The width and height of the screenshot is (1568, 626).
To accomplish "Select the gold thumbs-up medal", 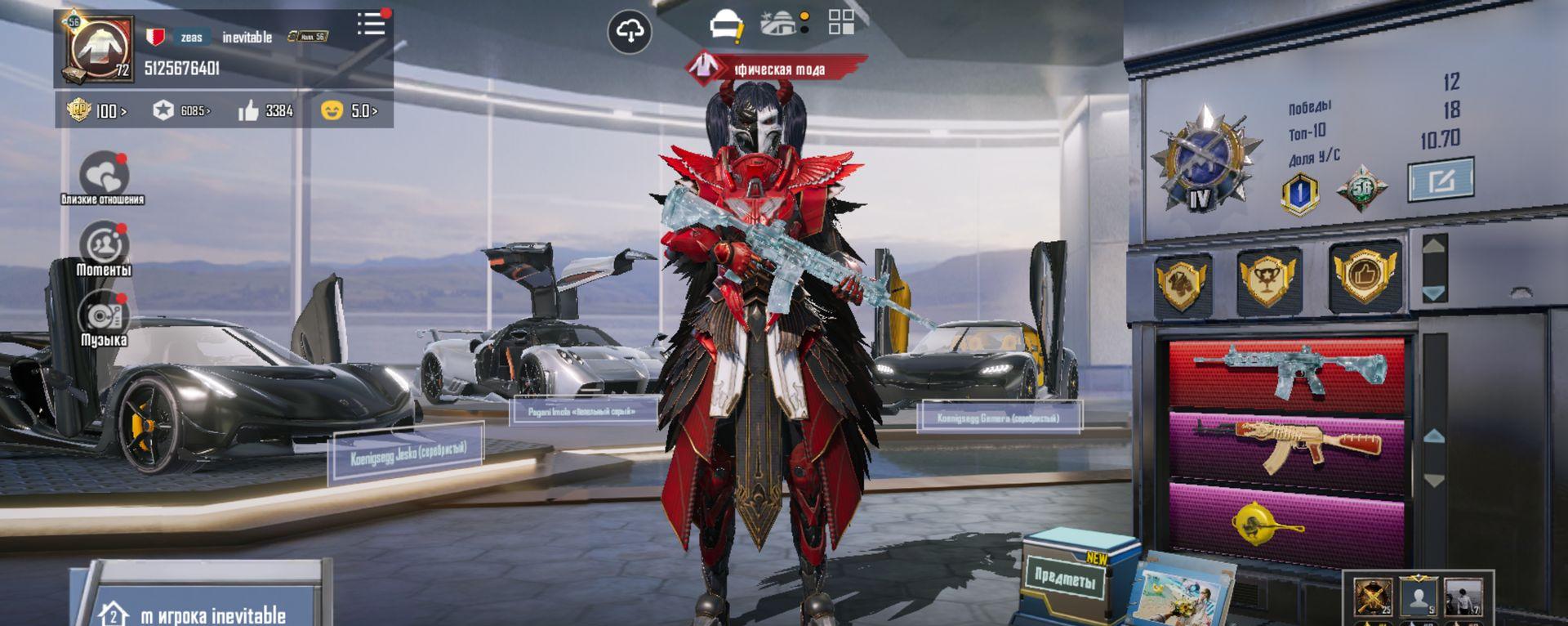I will pos(1365,275).
